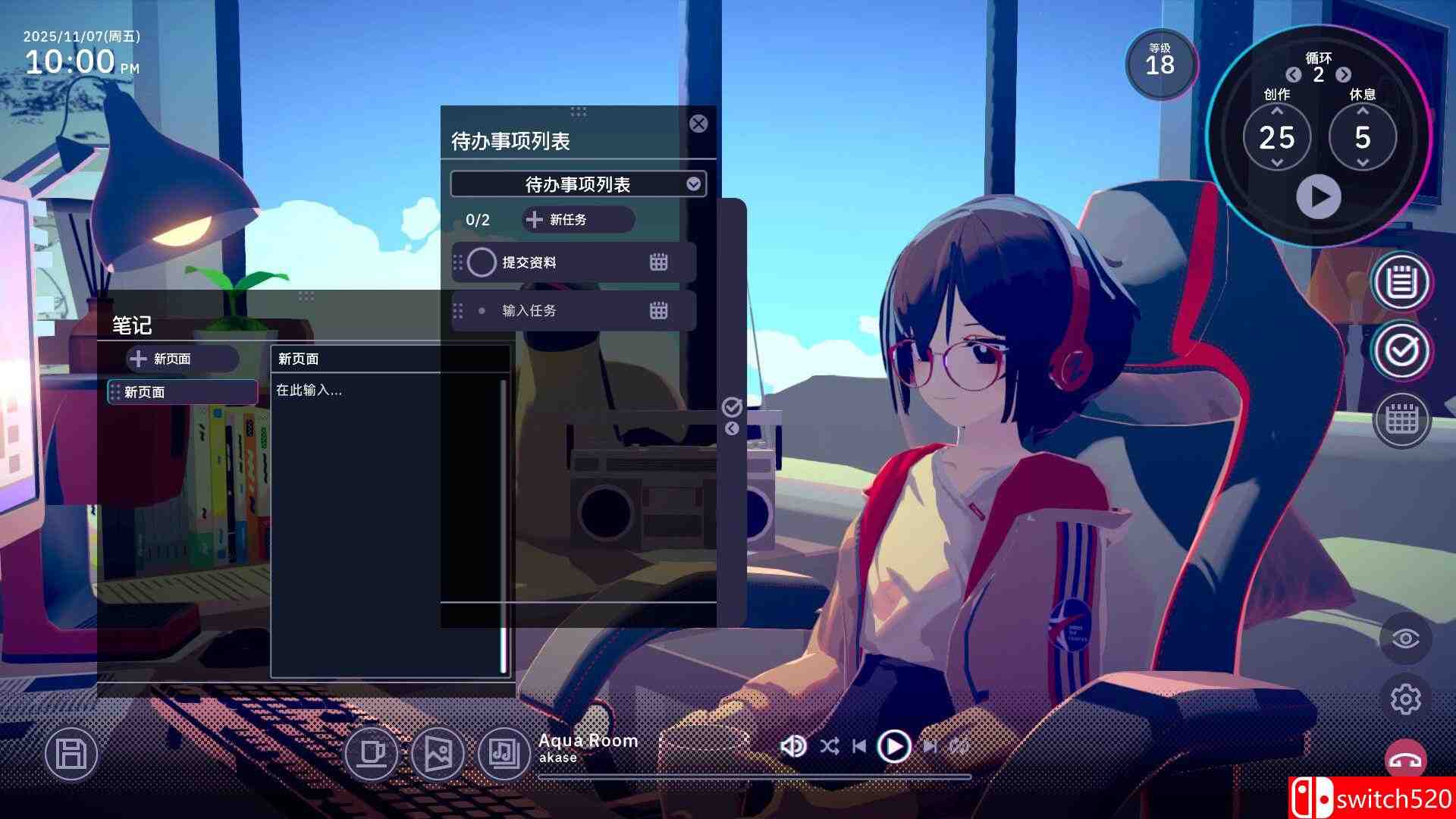Image resolution: width=1456 pixels, height=819 pixels.
Task: Click the 等级 18 level badge
Action: point(1159,64)
